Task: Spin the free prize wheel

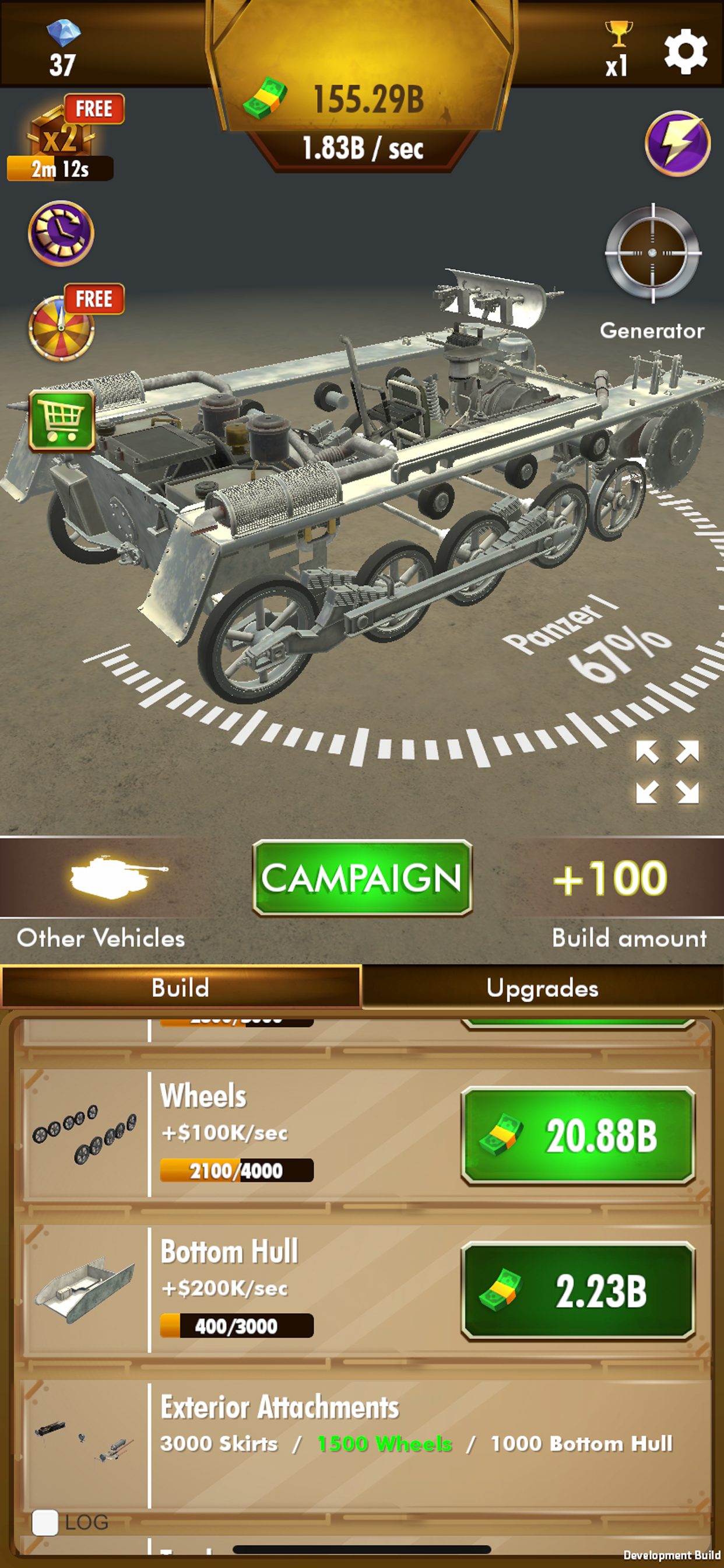Action: tap(62, 327)
